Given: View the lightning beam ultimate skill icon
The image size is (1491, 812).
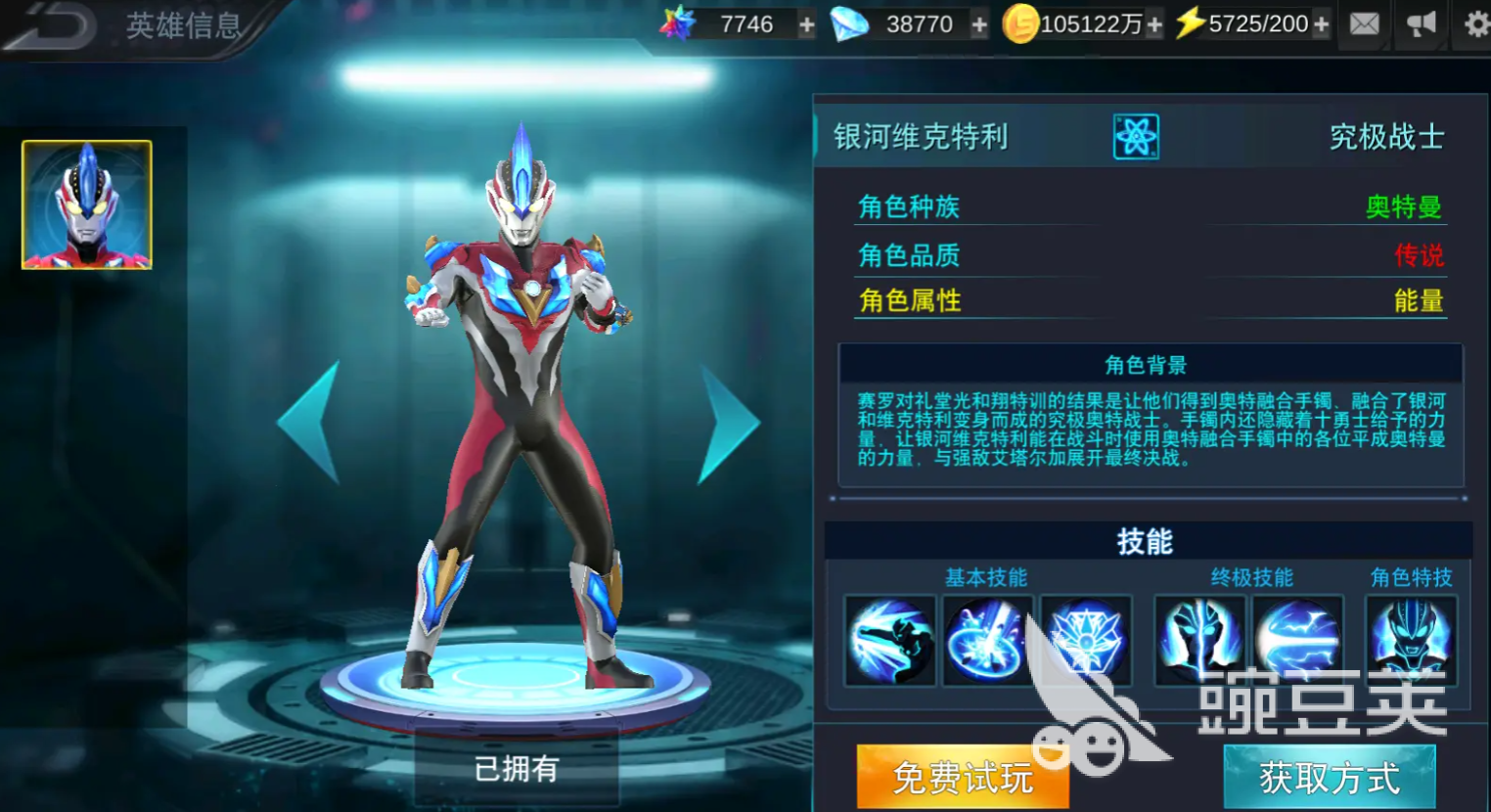Looking at the screenshot, I should point(1299,642).
